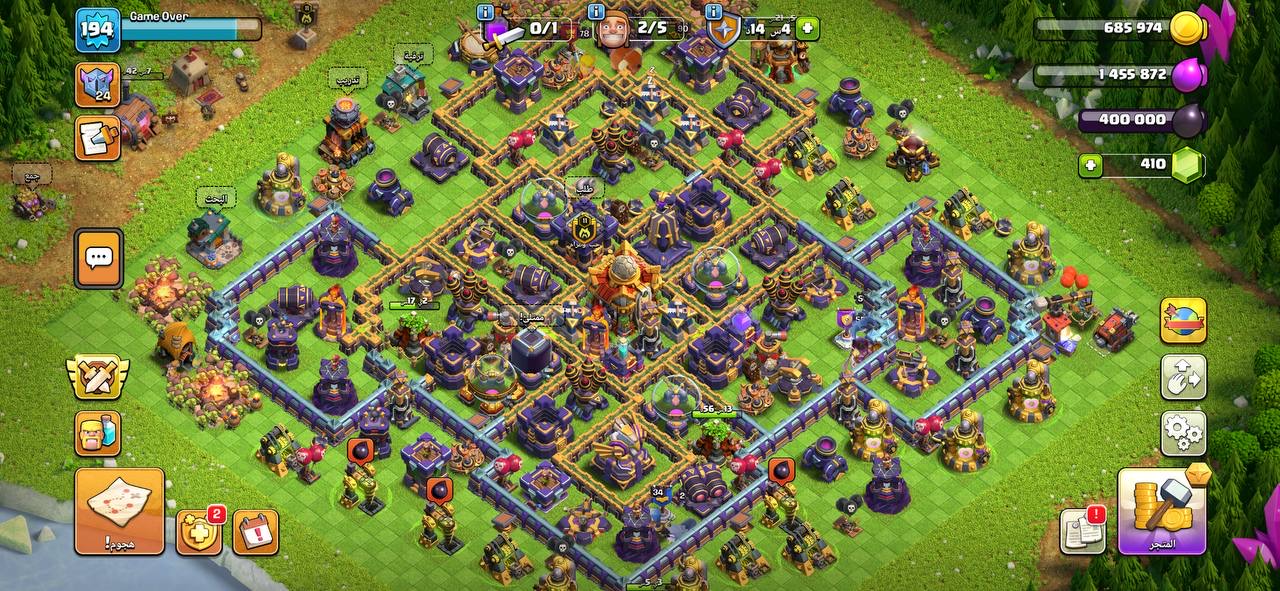Open the army barbarian and potion button
Viewport: 1280px width, 591px height.
(x=98, y=433)
